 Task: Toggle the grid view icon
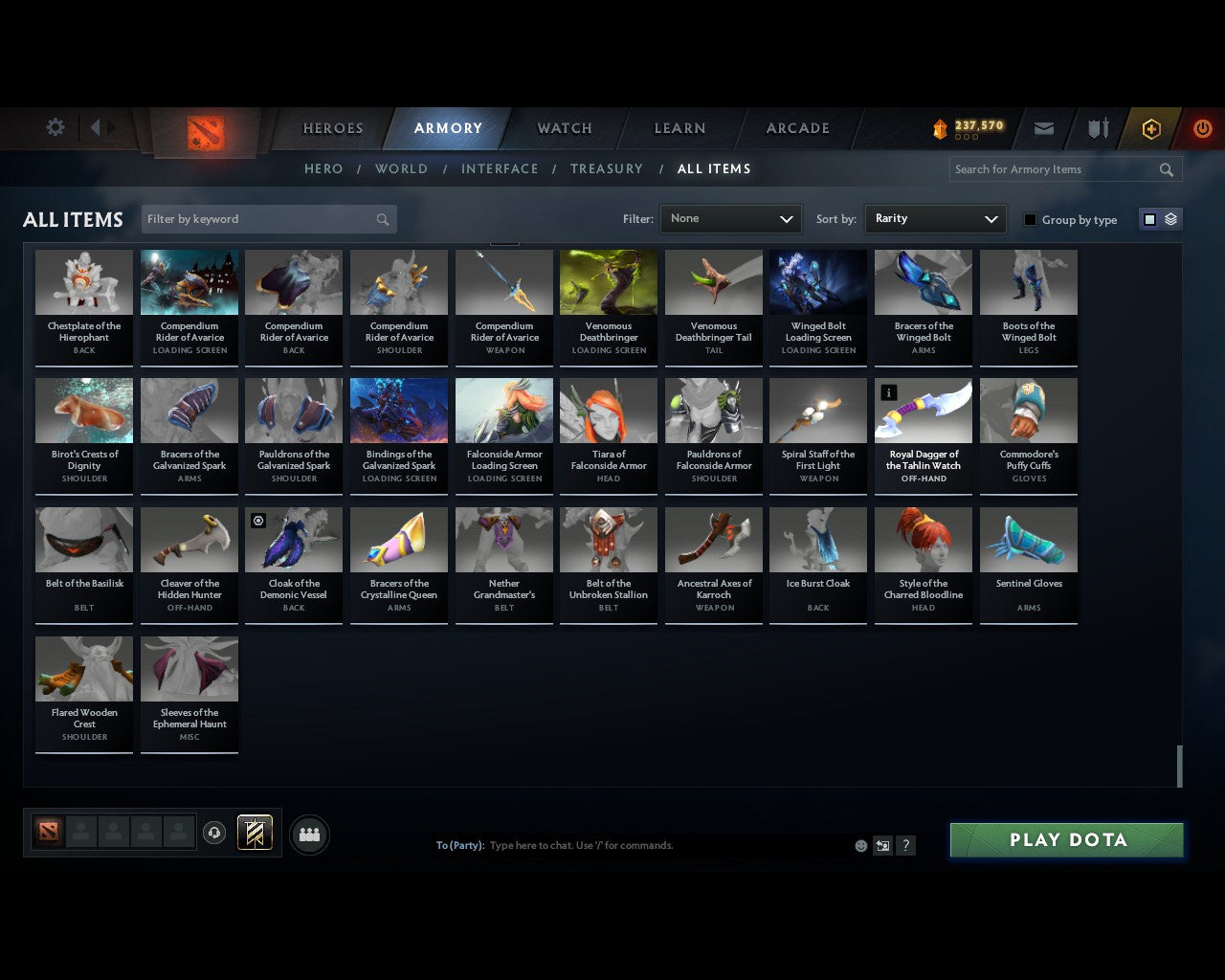point(1148,218)
